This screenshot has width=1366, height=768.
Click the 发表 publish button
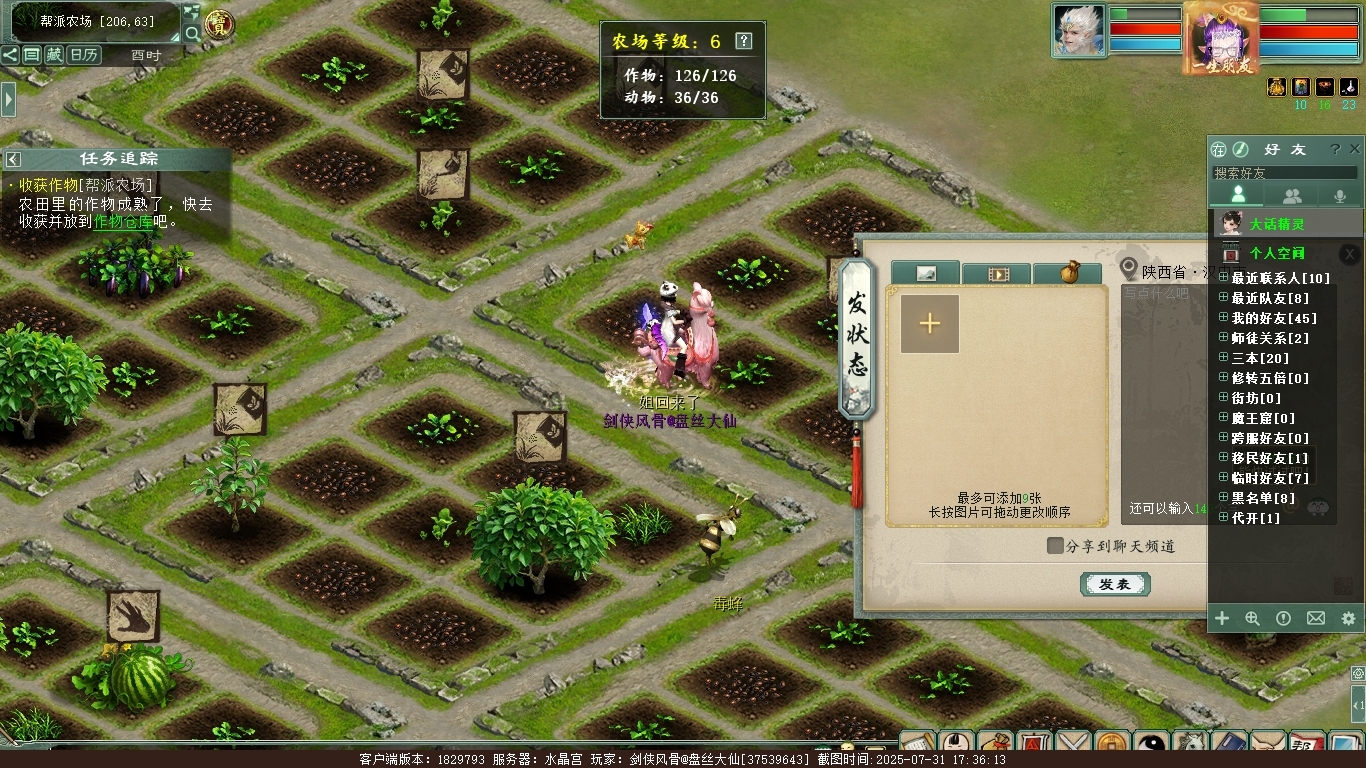click(1115, 585)
